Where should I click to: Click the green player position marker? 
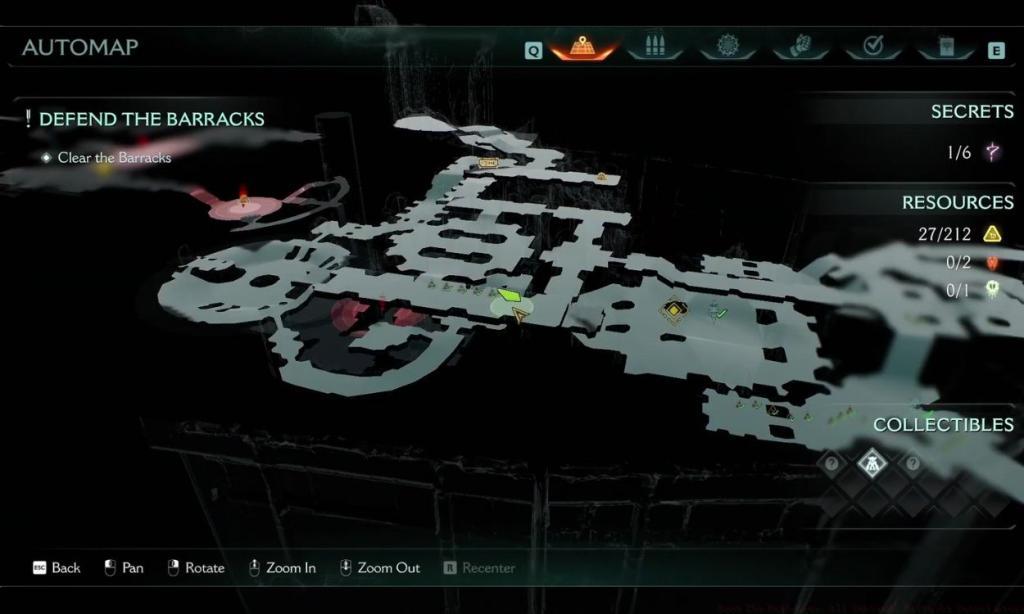point(511,296)
